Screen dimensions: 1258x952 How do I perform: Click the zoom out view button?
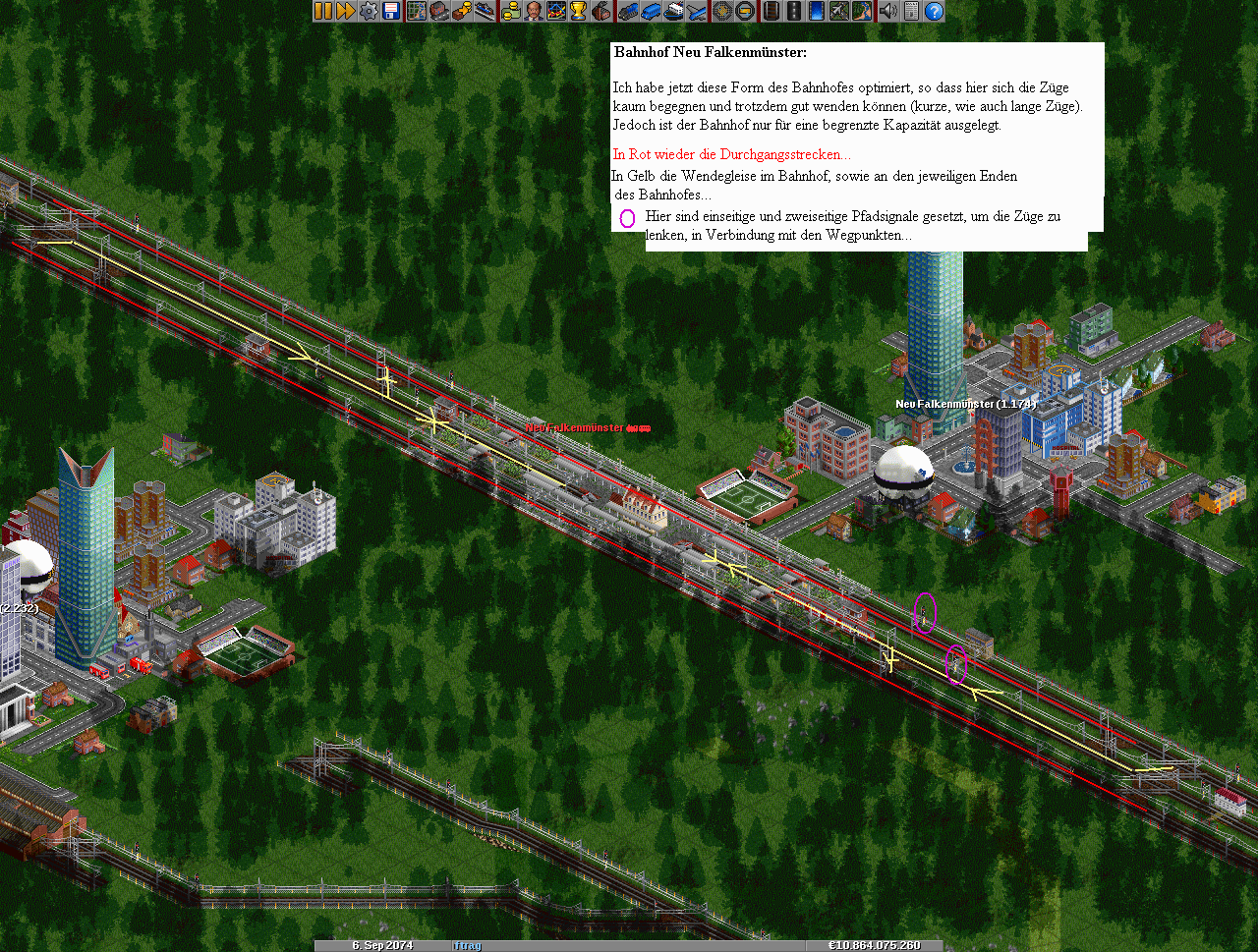pos(745,11)
